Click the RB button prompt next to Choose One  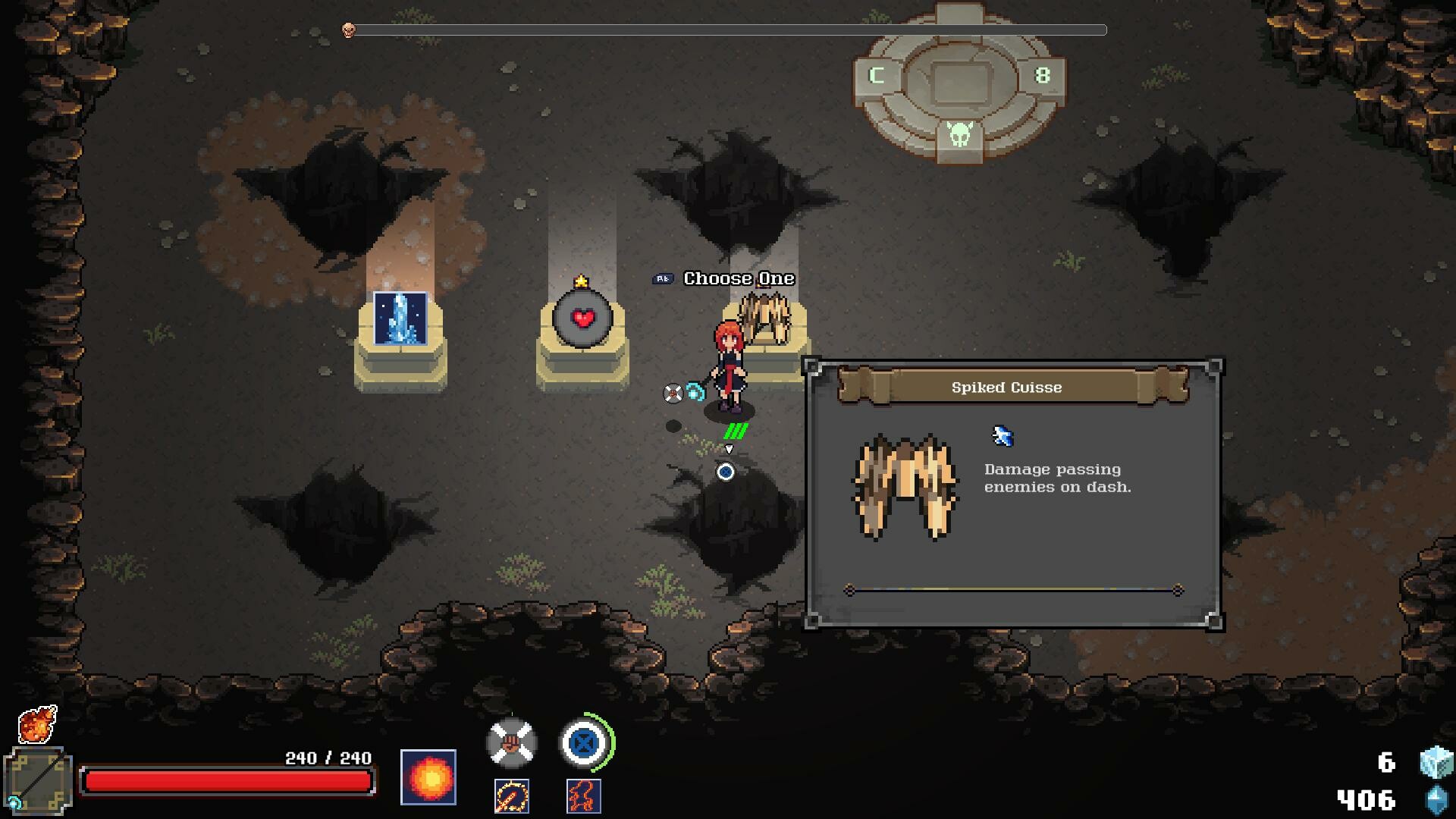tap(663, 278)
